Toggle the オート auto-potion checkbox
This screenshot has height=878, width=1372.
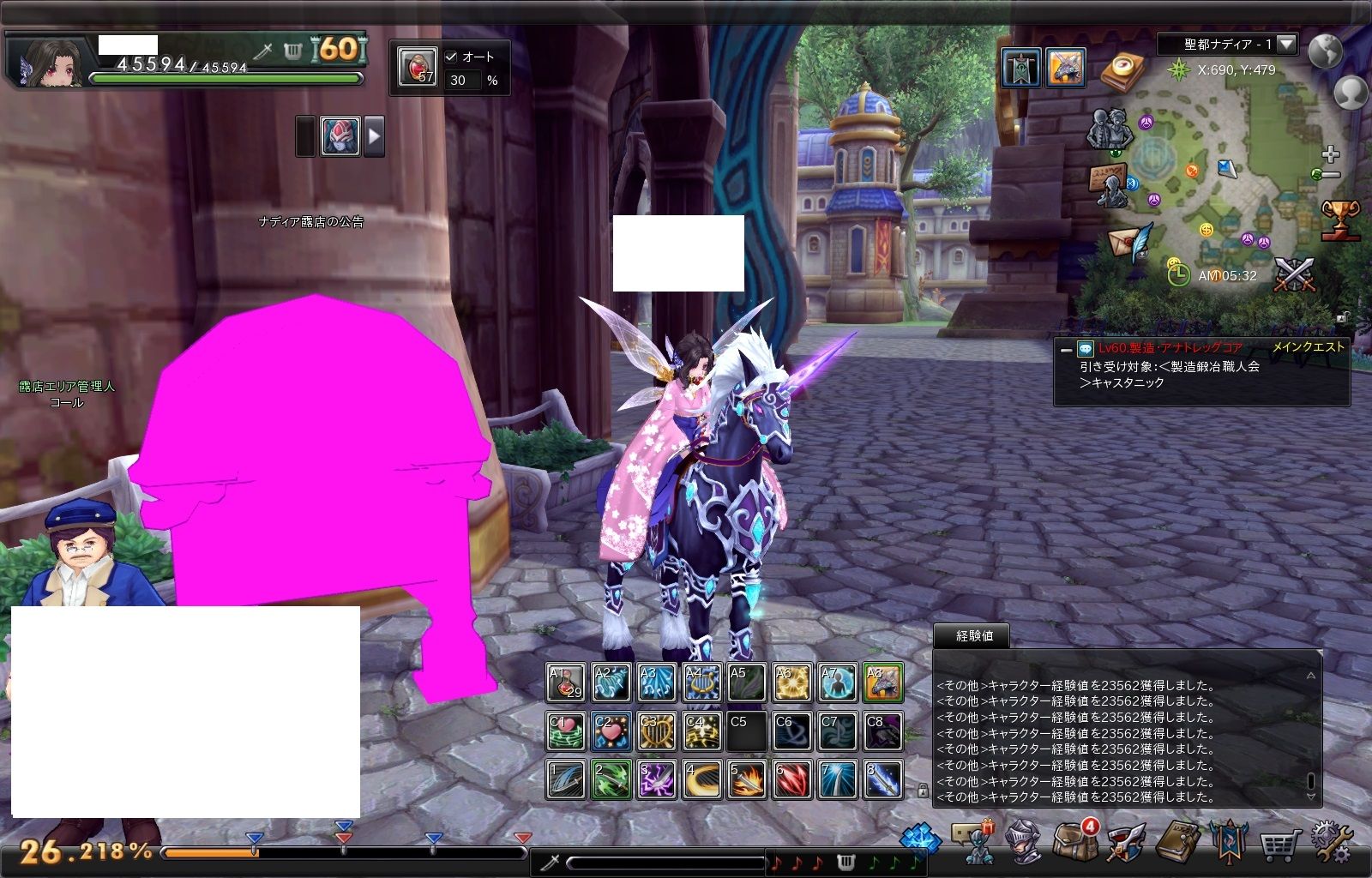pyautogui.click(x=451, y=57)
